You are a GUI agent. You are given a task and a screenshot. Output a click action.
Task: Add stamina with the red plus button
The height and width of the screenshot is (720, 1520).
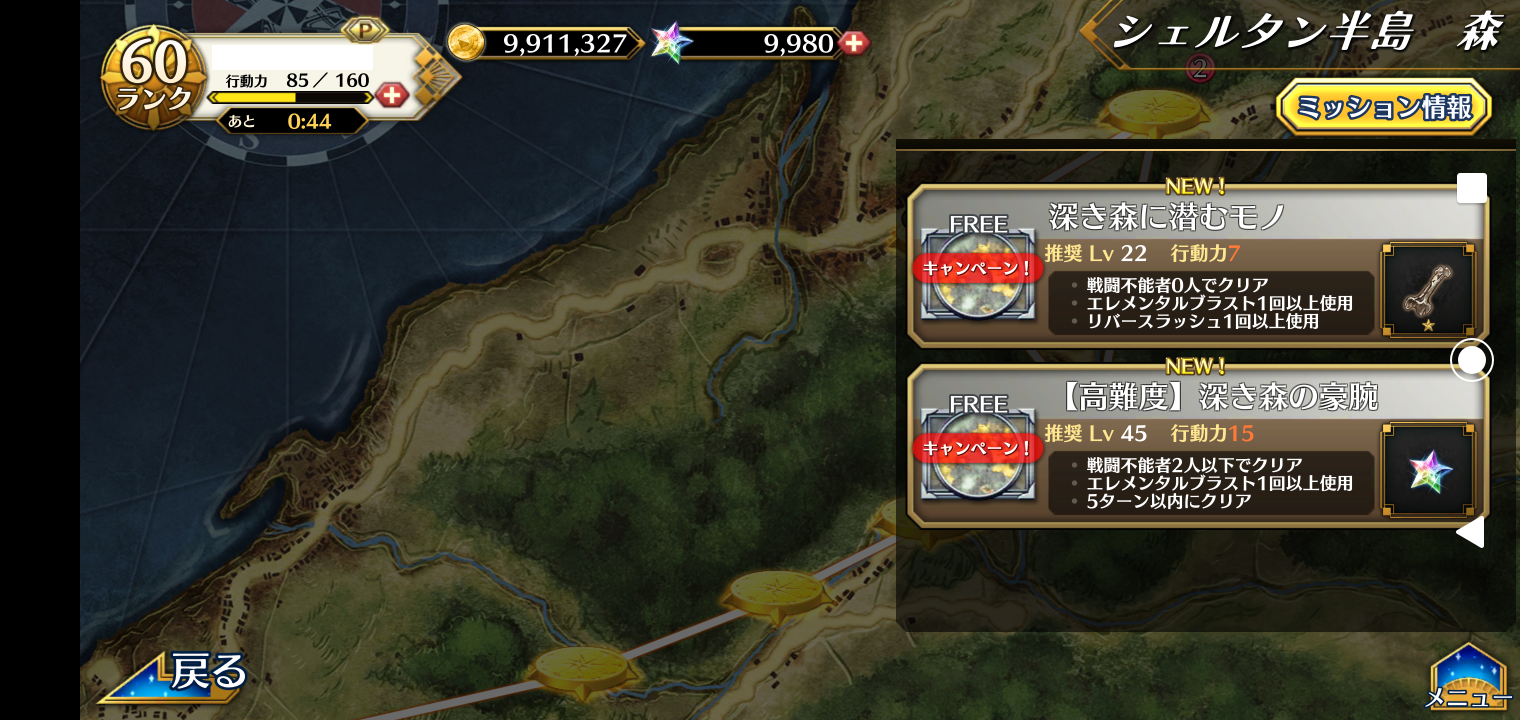click(392, 96)
